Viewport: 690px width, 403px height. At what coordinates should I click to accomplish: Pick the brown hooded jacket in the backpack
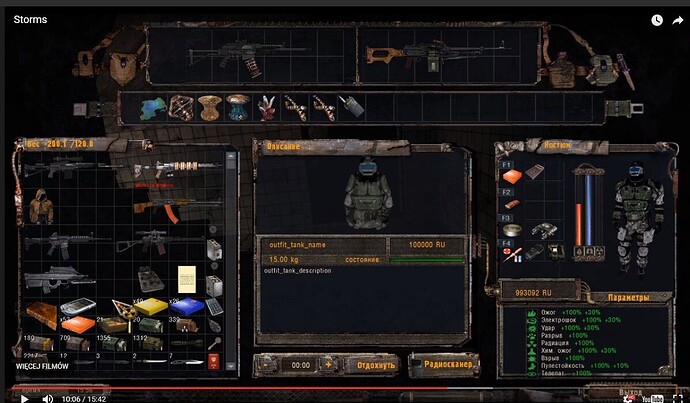click(41, 207)
